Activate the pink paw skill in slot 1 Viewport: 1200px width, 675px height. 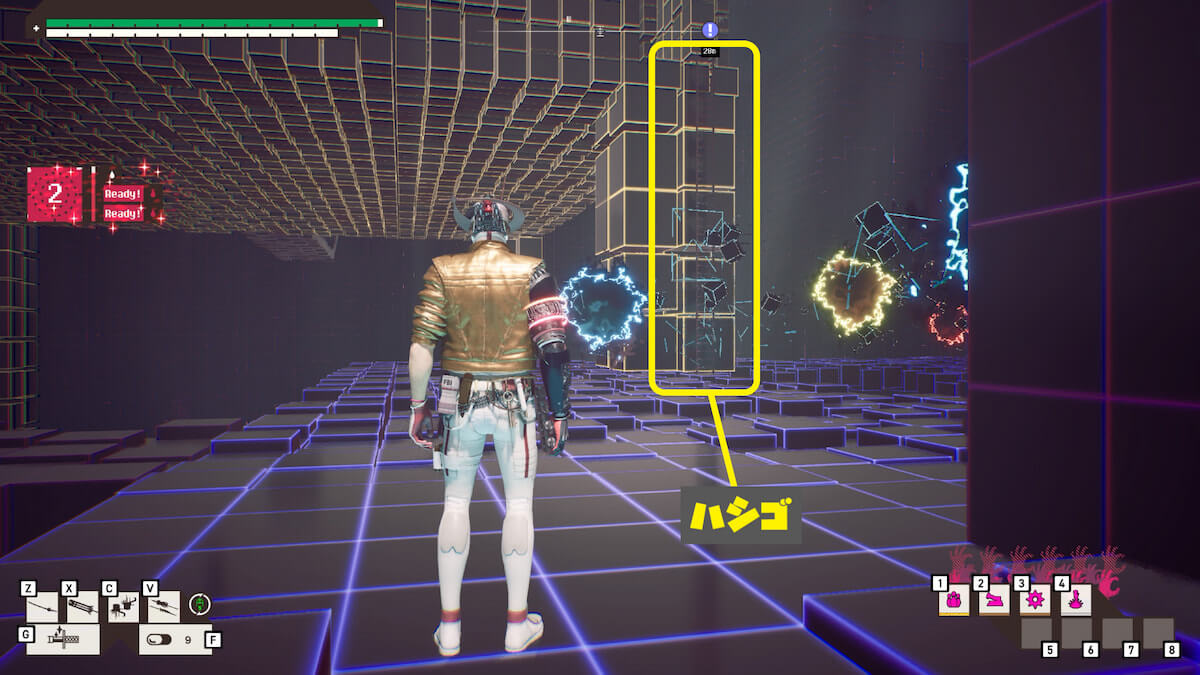(x=953, y=600)
